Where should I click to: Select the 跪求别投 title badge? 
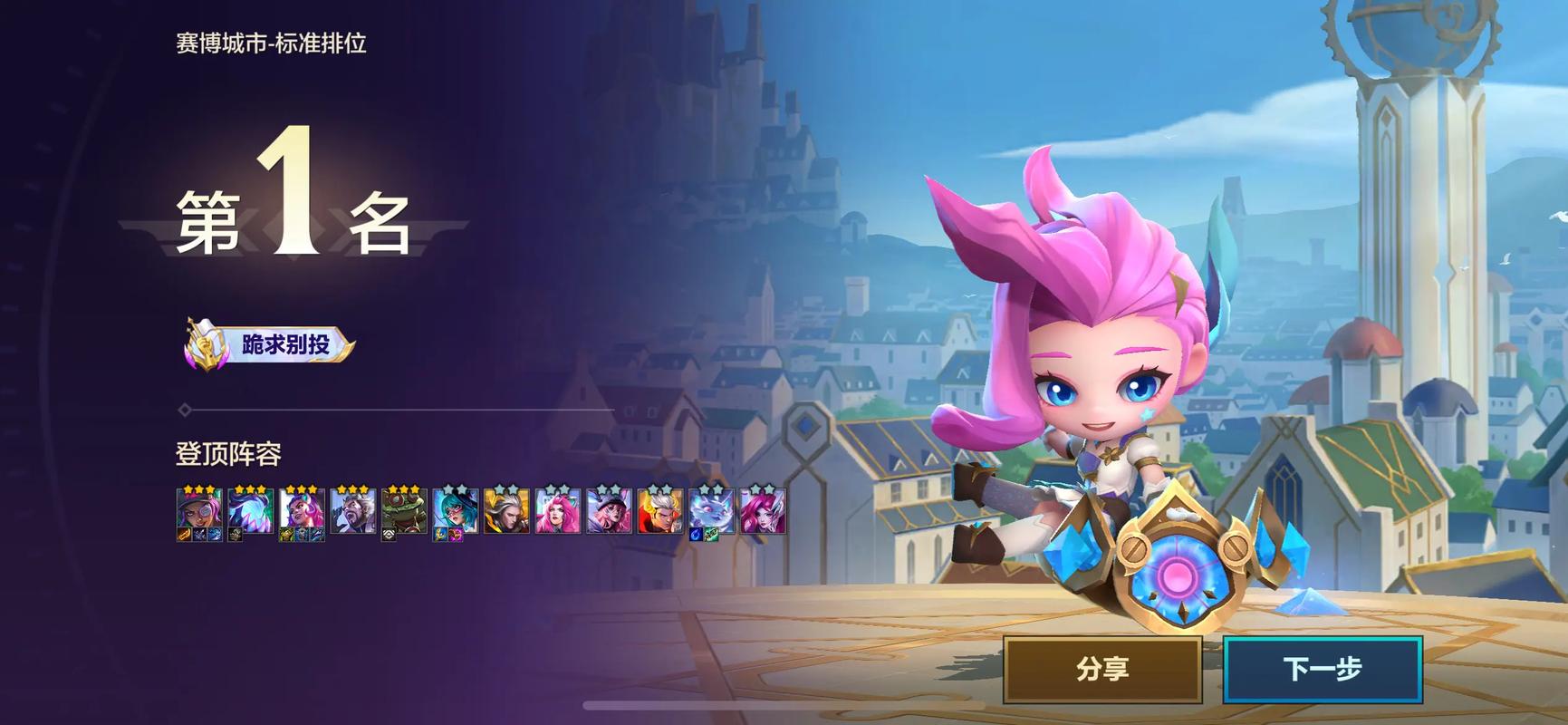(270, 345)
